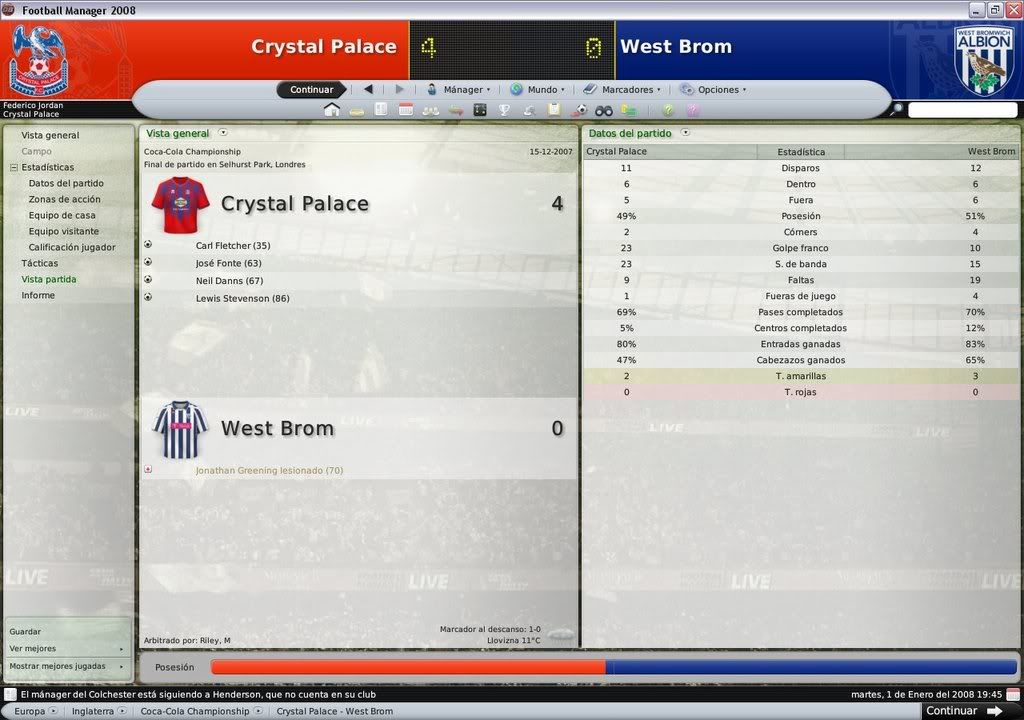
Task: Click the bottom-right Continuar button
Action: (x=963, y=711)
